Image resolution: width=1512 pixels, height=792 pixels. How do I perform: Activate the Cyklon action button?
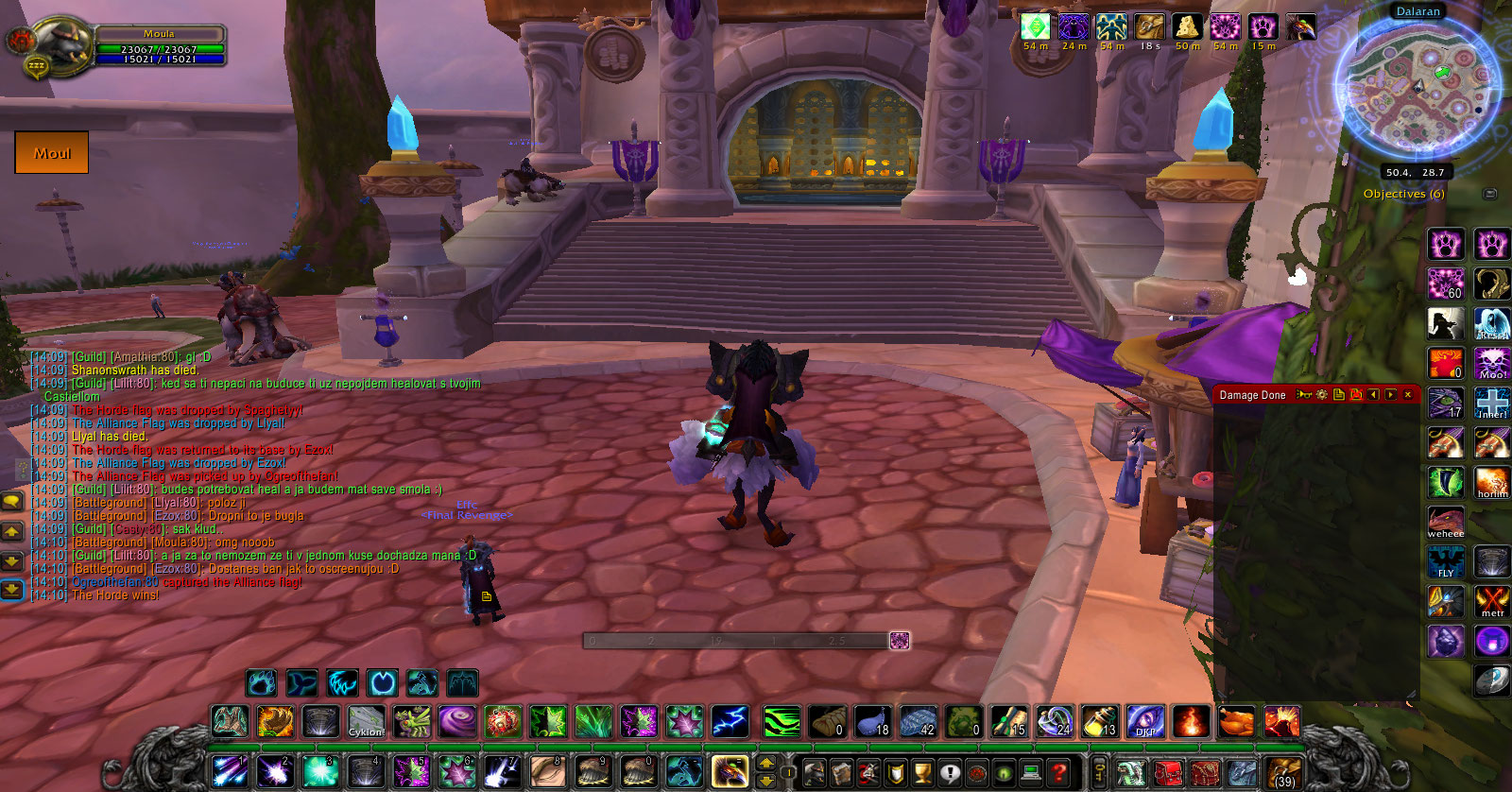pos(366,722)
